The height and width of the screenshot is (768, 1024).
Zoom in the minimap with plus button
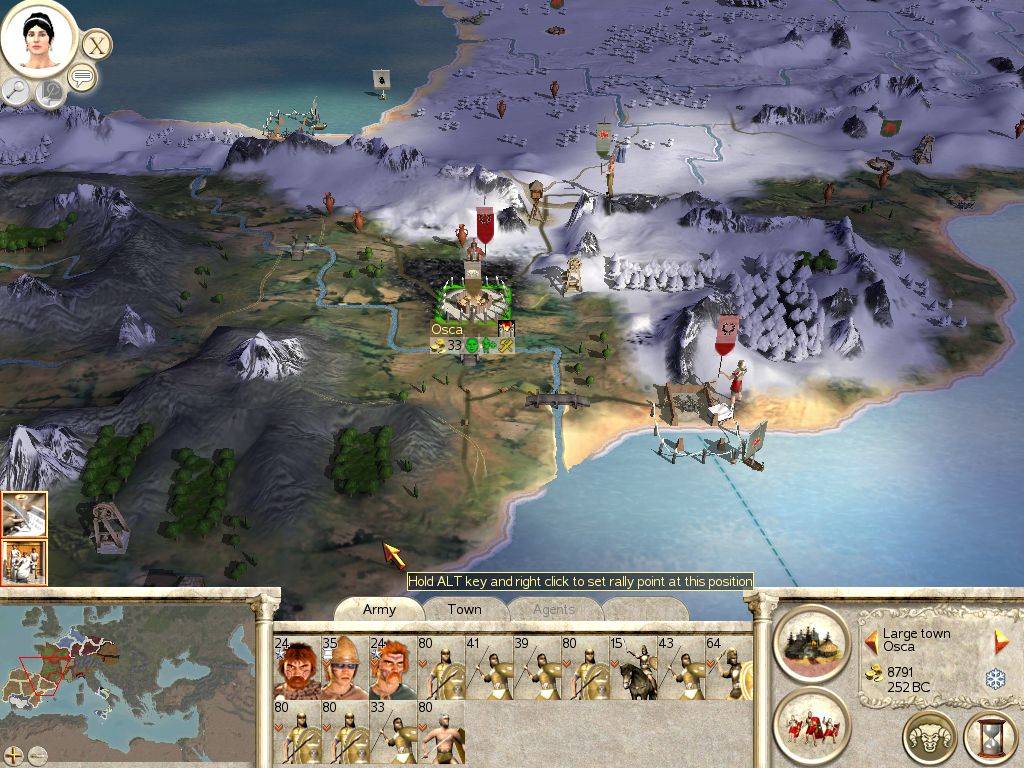coord(13,755)
